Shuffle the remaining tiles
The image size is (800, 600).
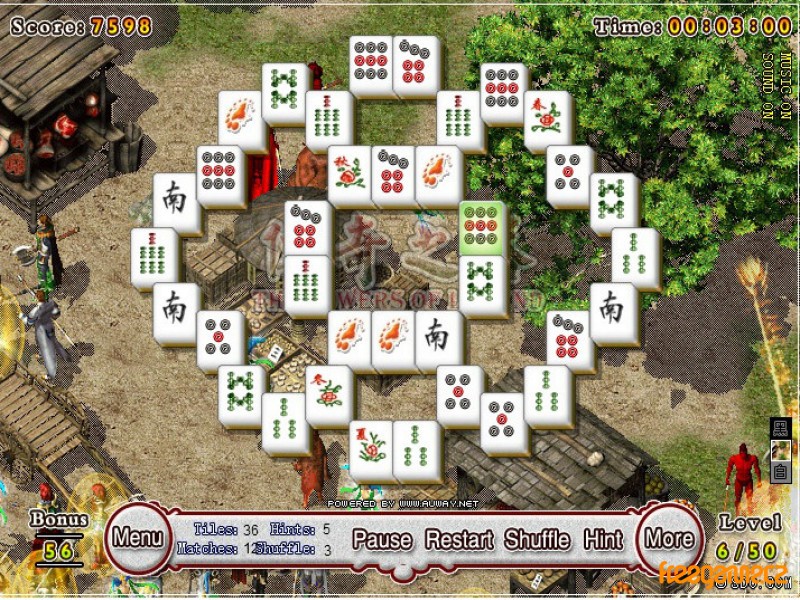(537, 540)
